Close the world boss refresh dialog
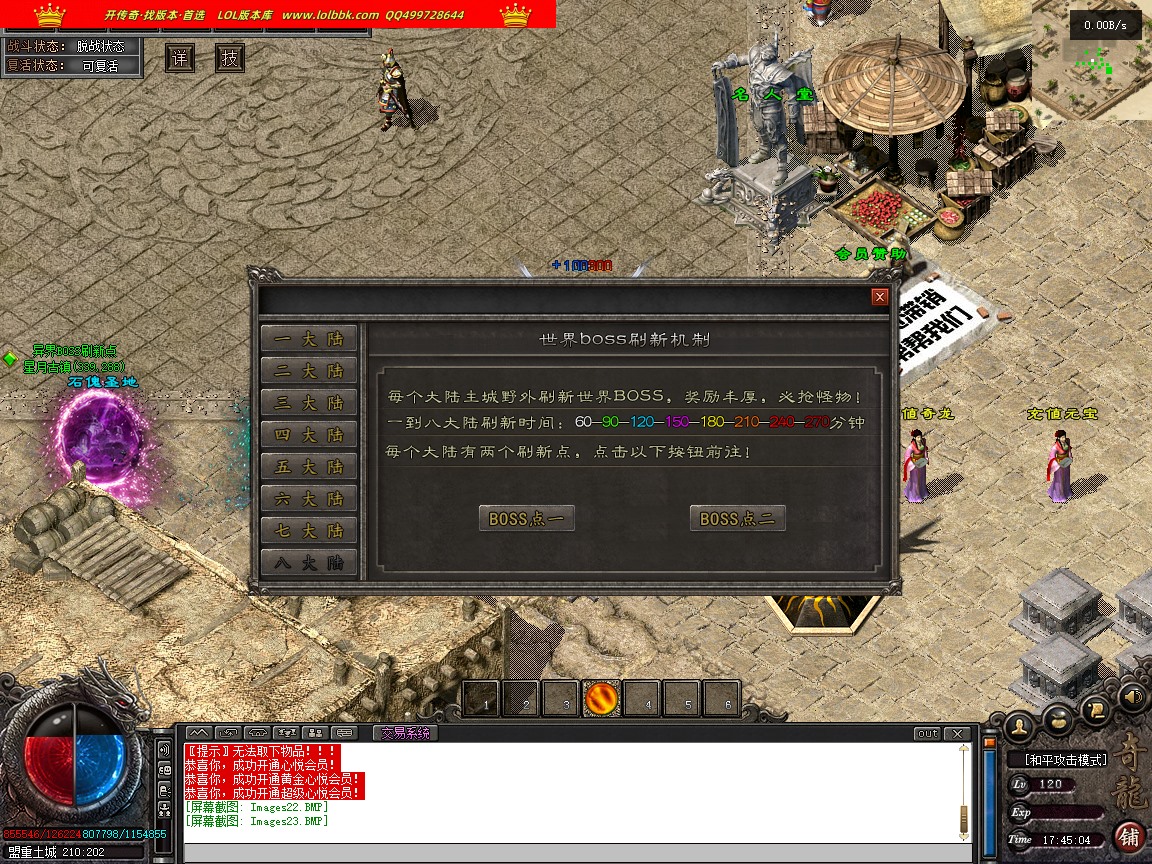This screenshot has height=864, width=1152. 880,297
